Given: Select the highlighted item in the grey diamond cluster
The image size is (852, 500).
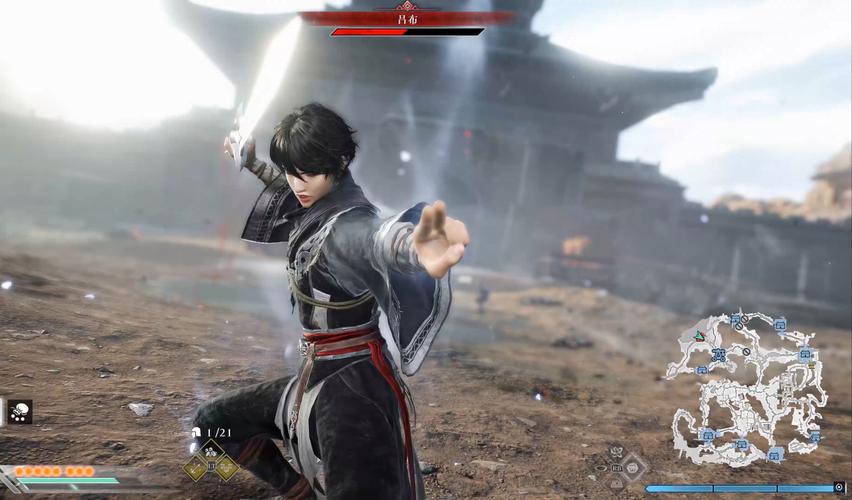Looking at the screenshot, I should tap(632, 466).
